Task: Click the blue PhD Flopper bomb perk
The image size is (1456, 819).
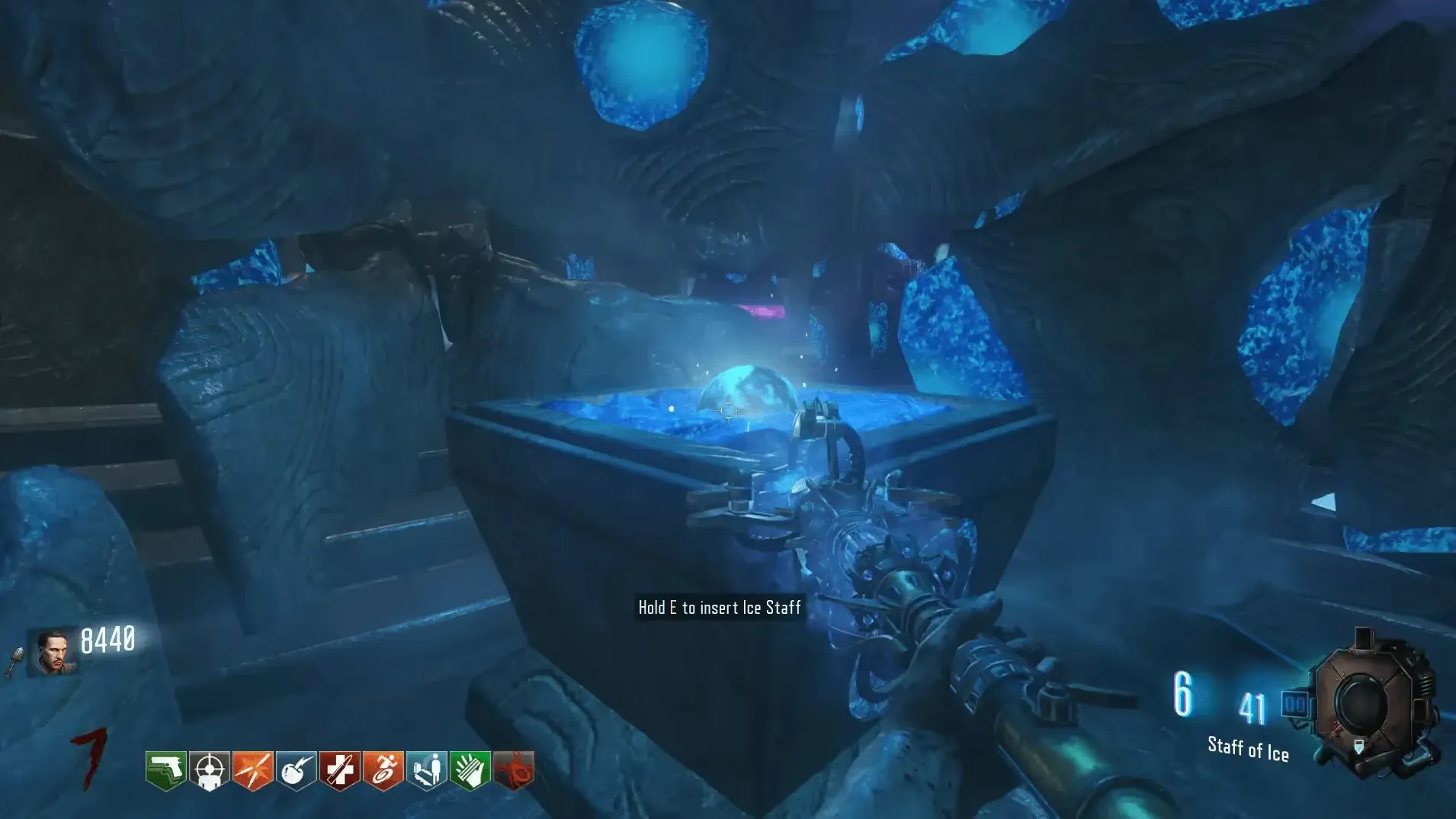Action: pos(296,770)
